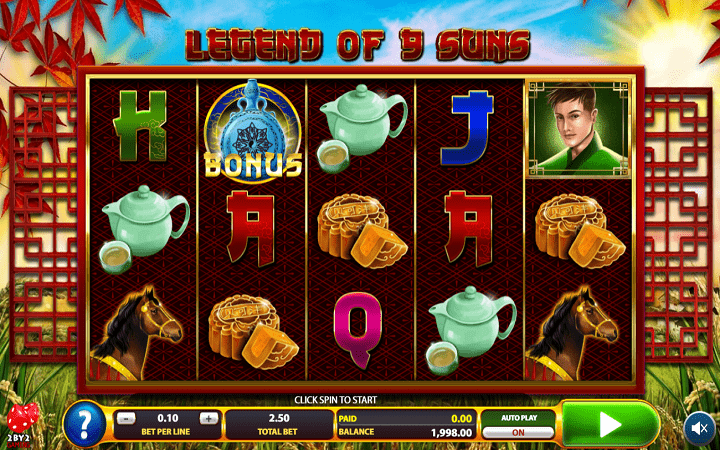720x450 pixels.
Task: Decrease the bet per line
Action: click(125, 418)
